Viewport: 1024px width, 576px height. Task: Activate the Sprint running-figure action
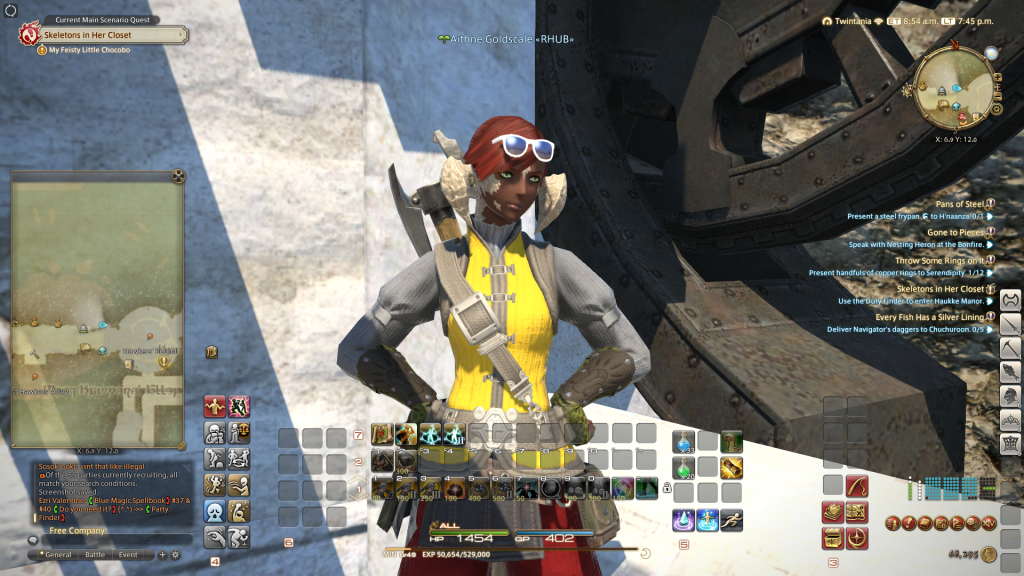(x=733, y=520)
